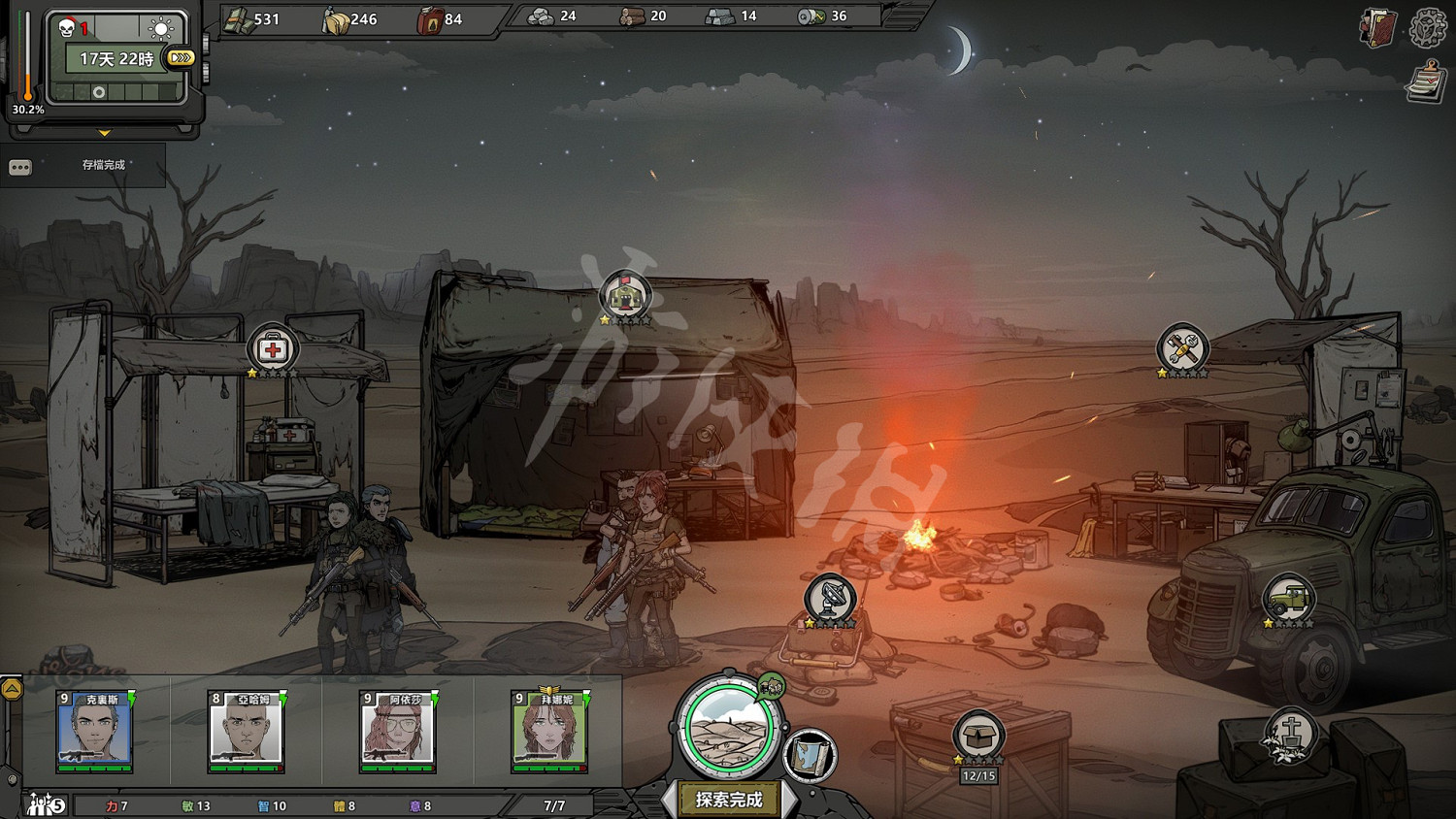
Task: Open the red journal book
Action: point(1377,28)
